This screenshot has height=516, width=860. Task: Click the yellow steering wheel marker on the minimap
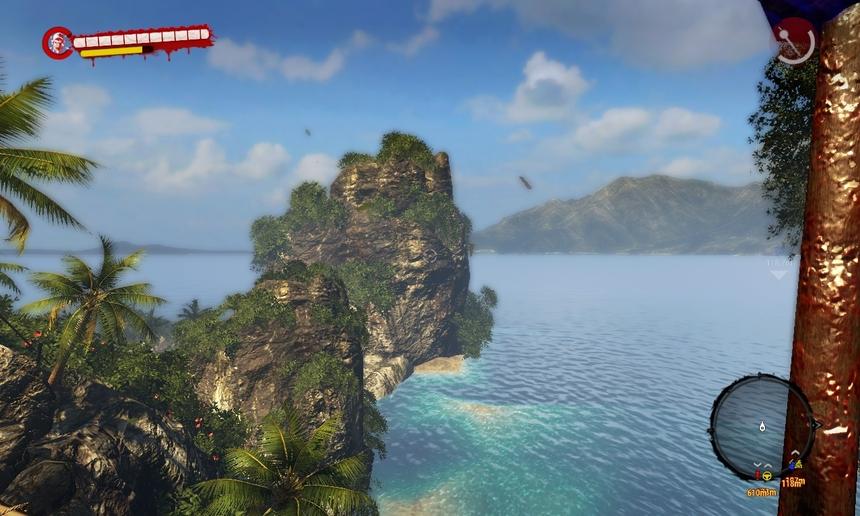click(x=766, y=475)
